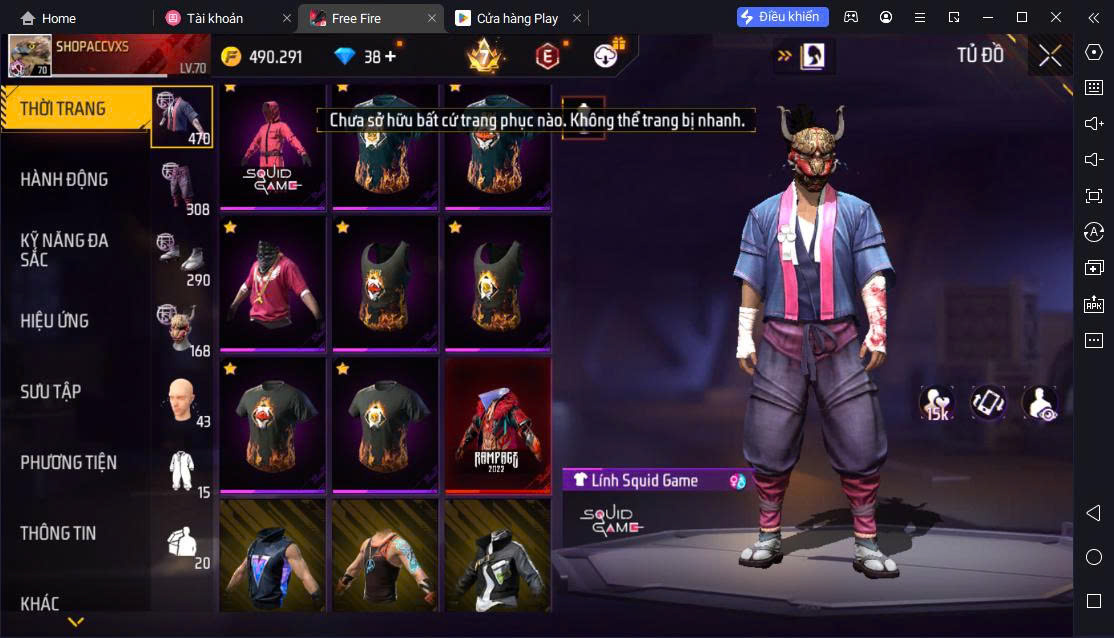Open the cloud download icon

tap(606, 56)
